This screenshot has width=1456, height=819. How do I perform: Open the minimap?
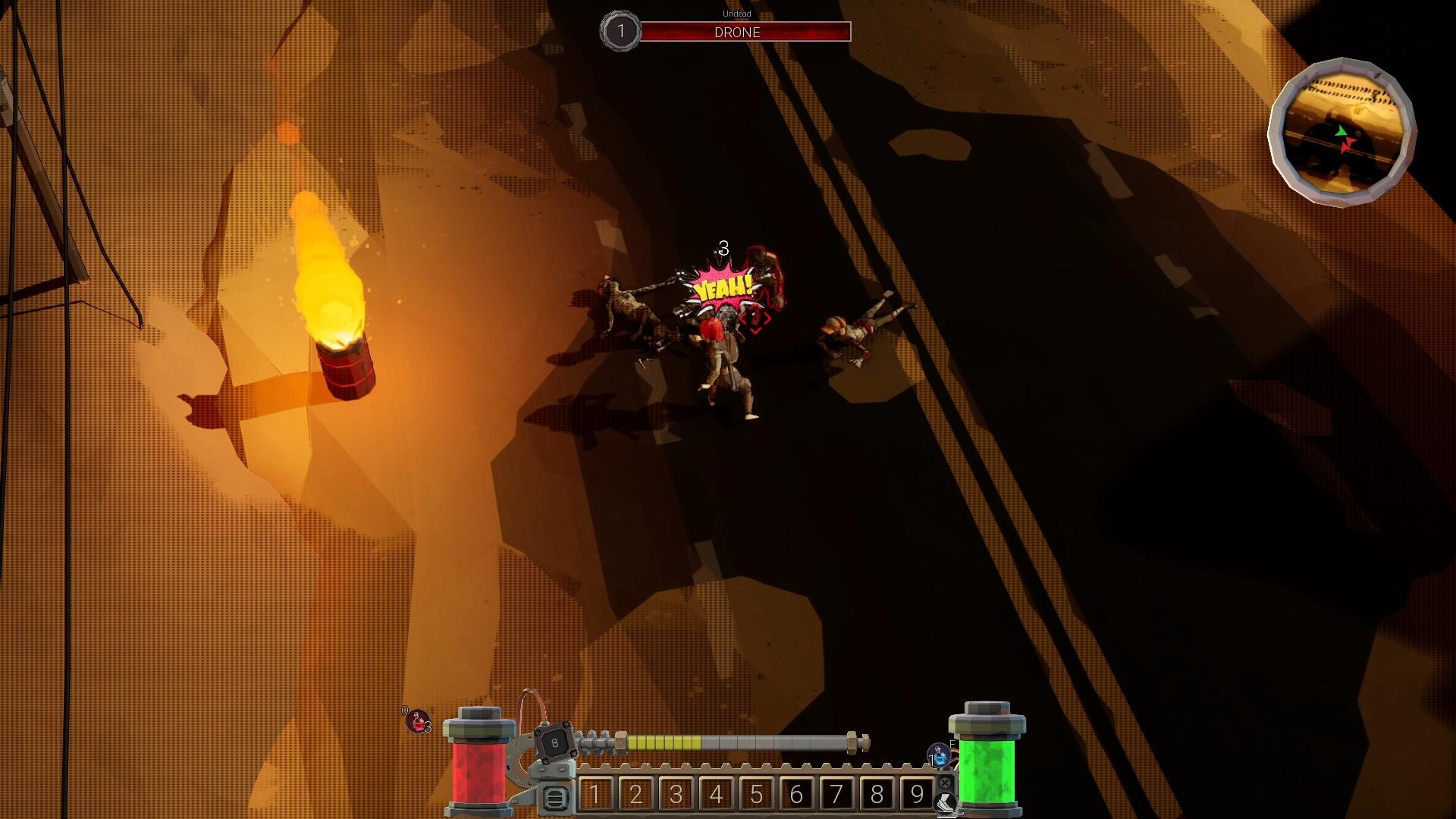pyautogui.click(x=1341, y=132)
